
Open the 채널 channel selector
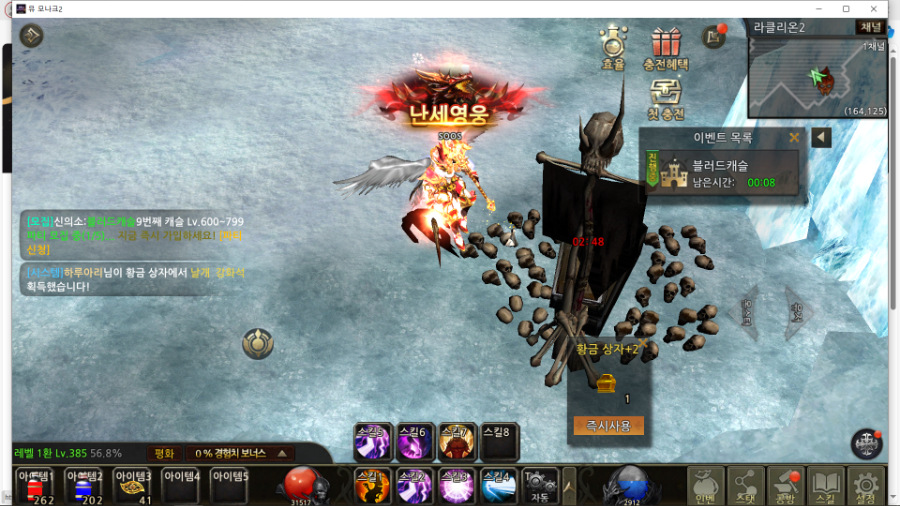point(870,27)
